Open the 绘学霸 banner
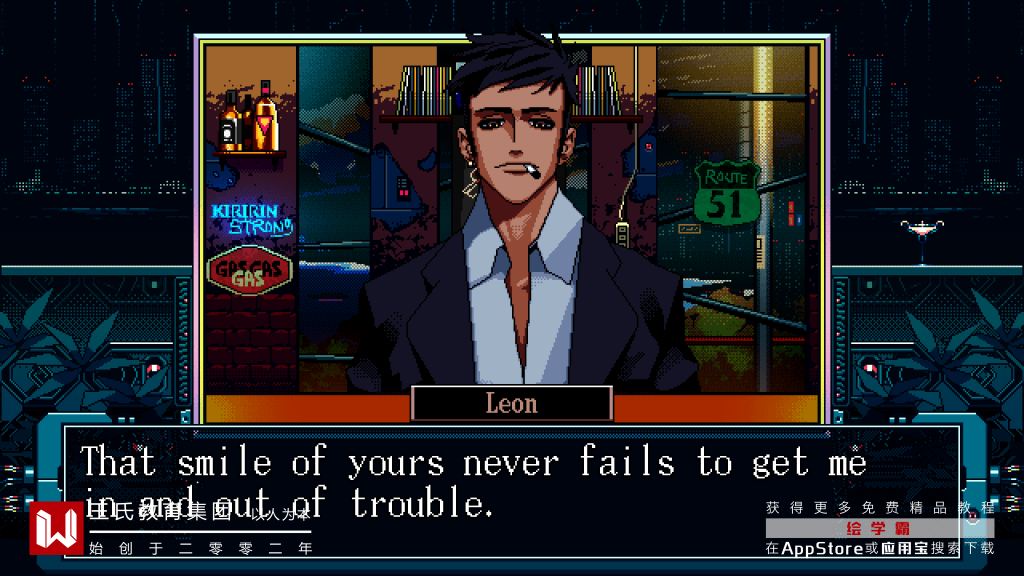1024x576 pixels. coord(879,528)
